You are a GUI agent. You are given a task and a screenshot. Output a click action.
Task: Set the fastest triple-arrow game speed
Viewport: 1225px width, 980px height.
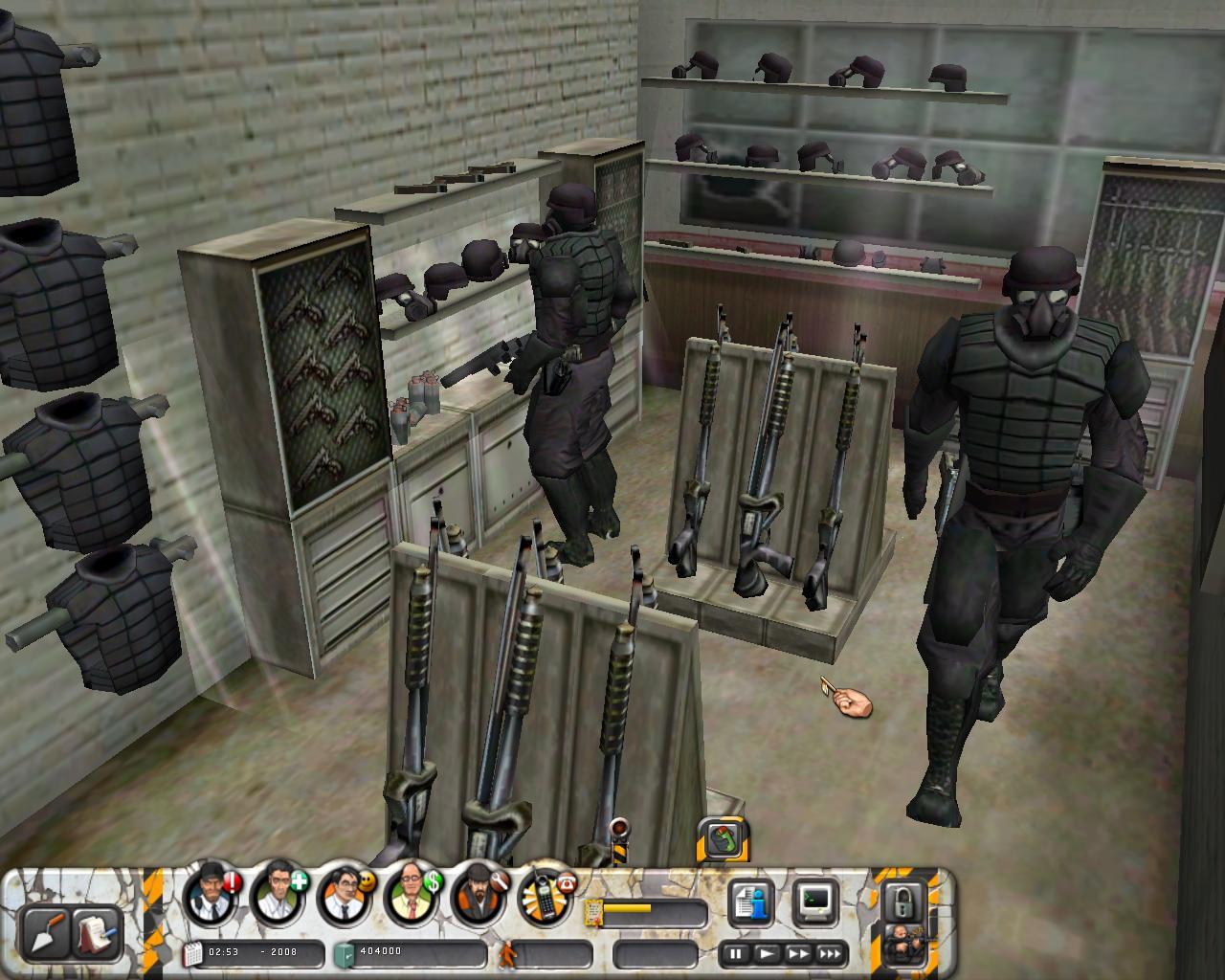point(830,954)
